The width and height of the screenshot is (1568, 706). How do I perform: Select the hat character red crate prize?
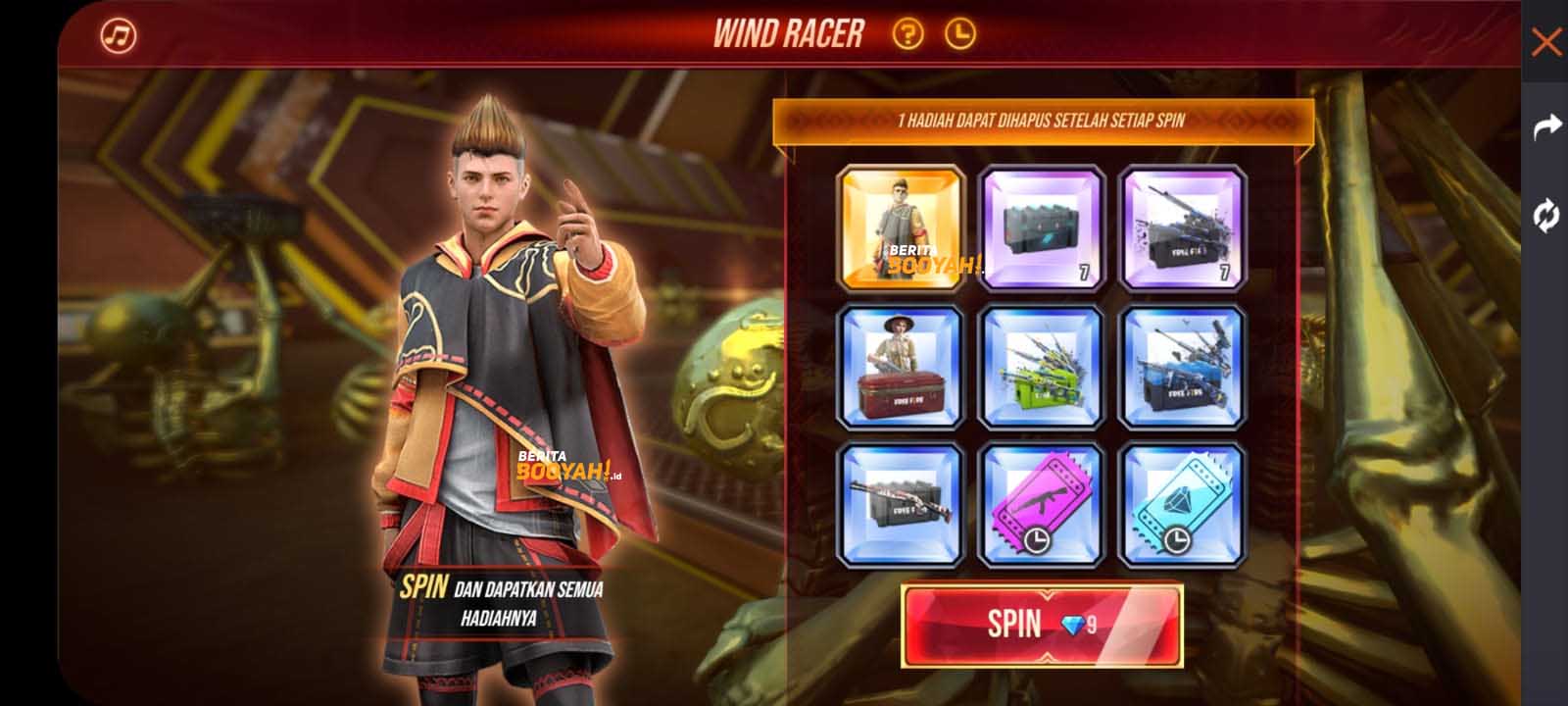point(902,368)
